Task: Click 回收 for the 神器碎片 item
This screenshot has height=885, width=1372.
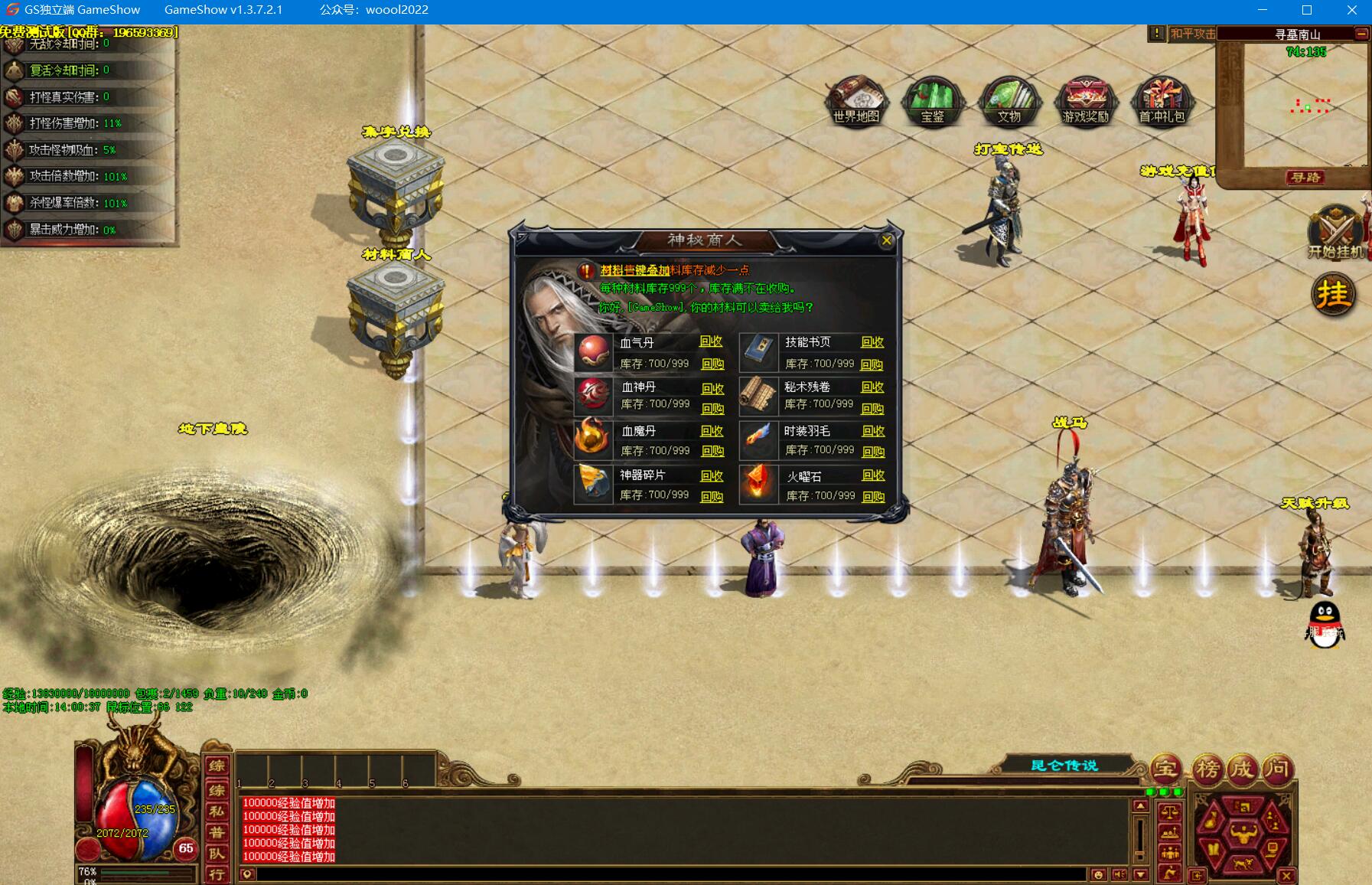Action: (x=712, y=475)
